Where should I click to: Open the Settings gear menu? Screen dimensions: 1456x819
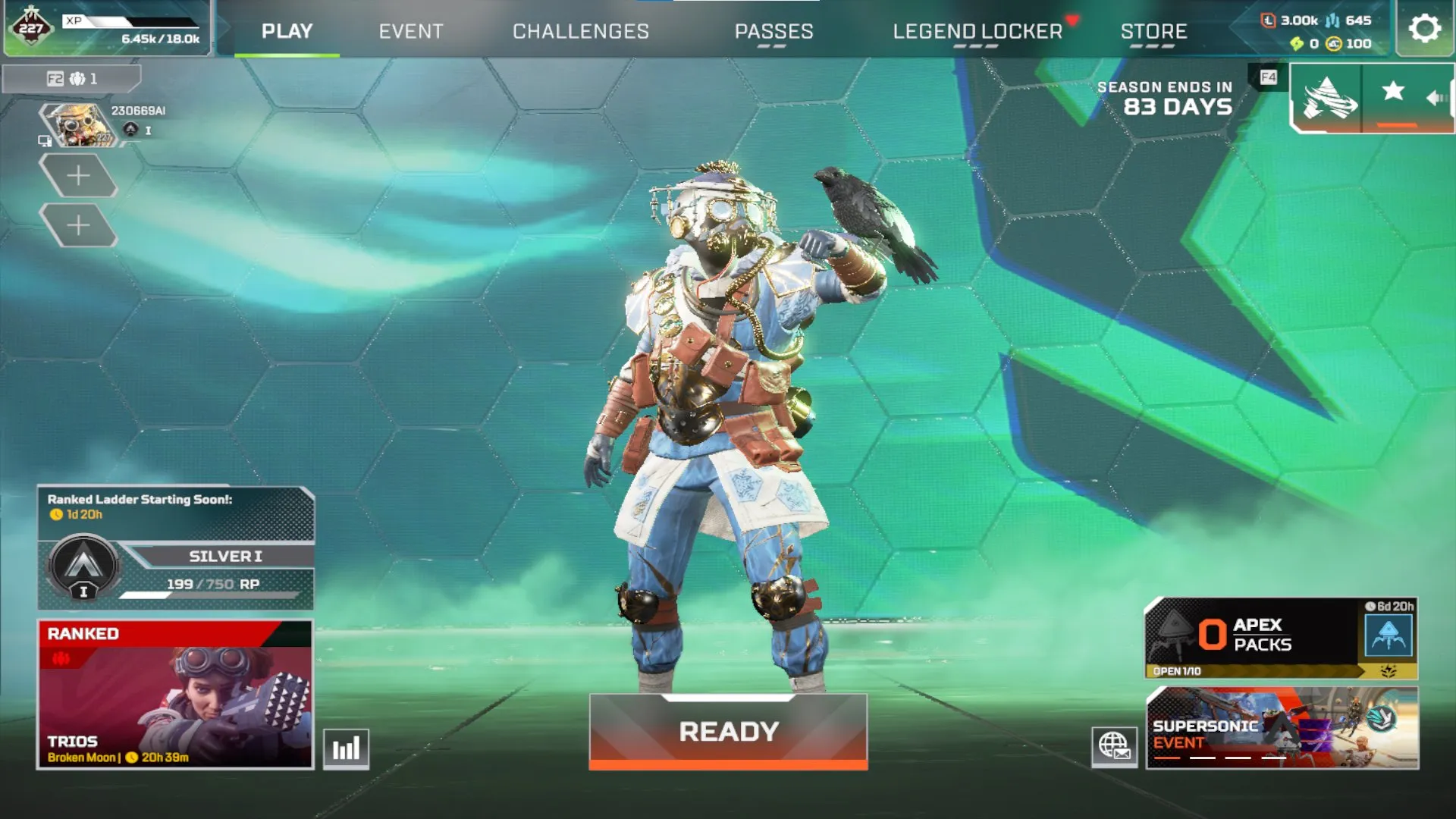pyautogui.click(x=1424, y=29)
